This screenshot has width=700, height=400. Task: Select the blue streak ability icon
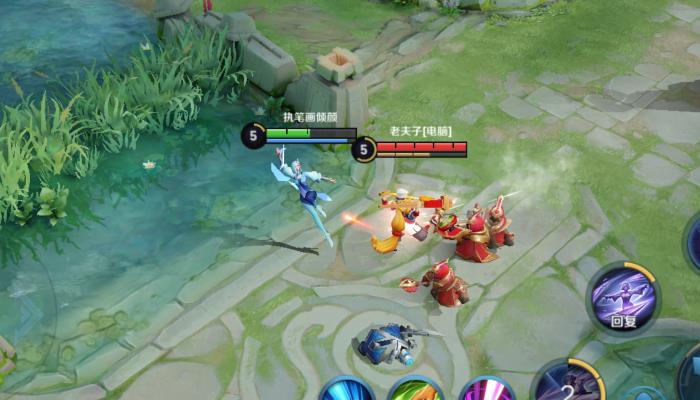tap(347, 390)
